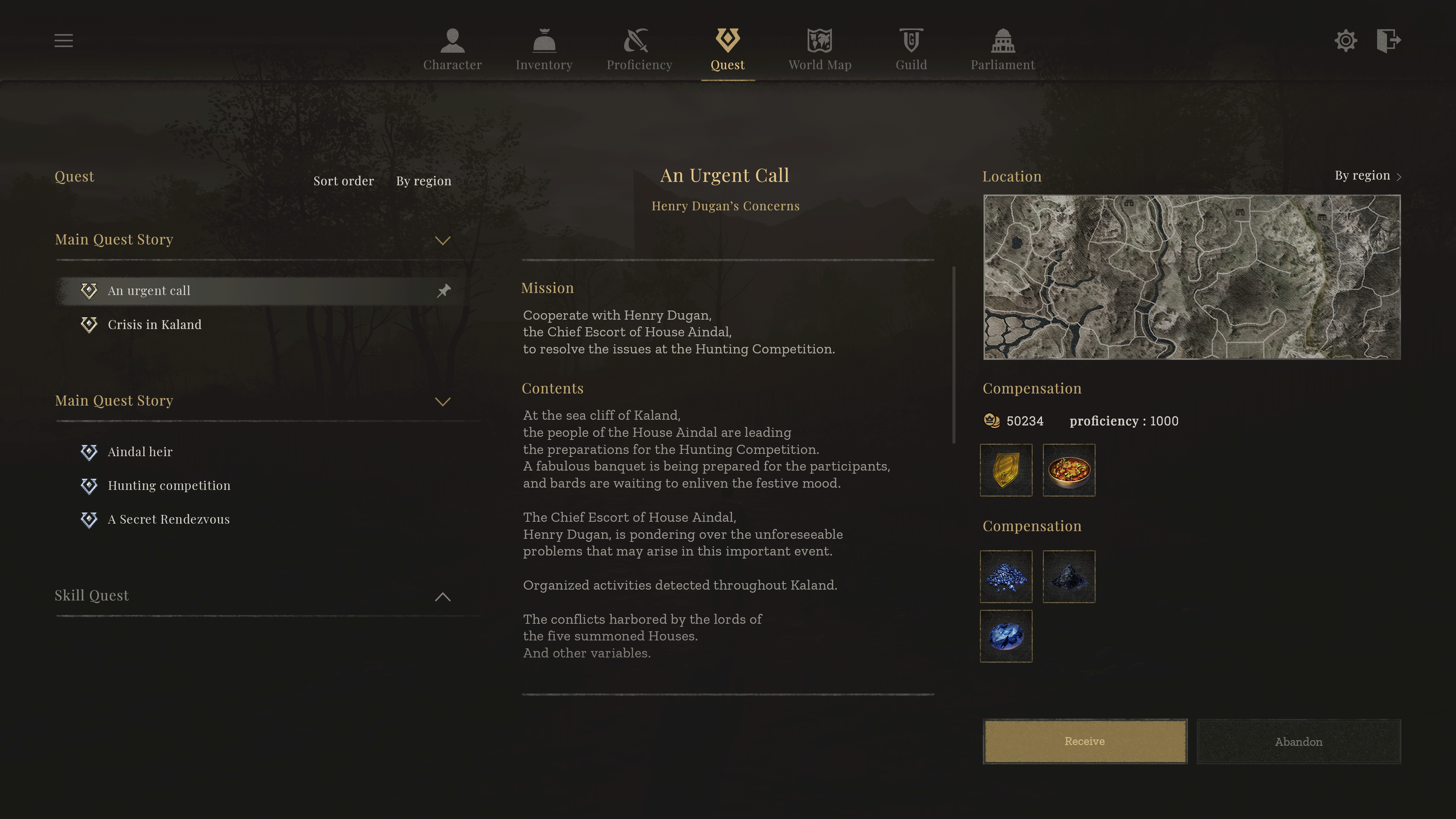Click the exit door icon

(1388, 41)
